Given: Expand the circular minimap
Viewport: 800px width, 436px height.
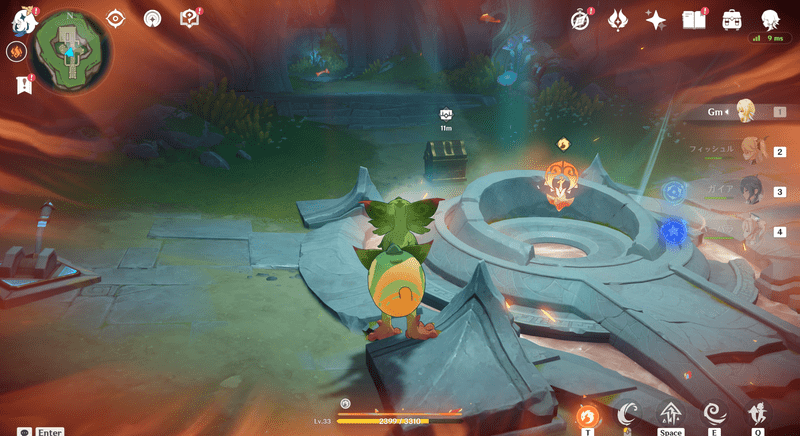Looking at the screenshot, I should pyautogui.click(x=70, y=51).
